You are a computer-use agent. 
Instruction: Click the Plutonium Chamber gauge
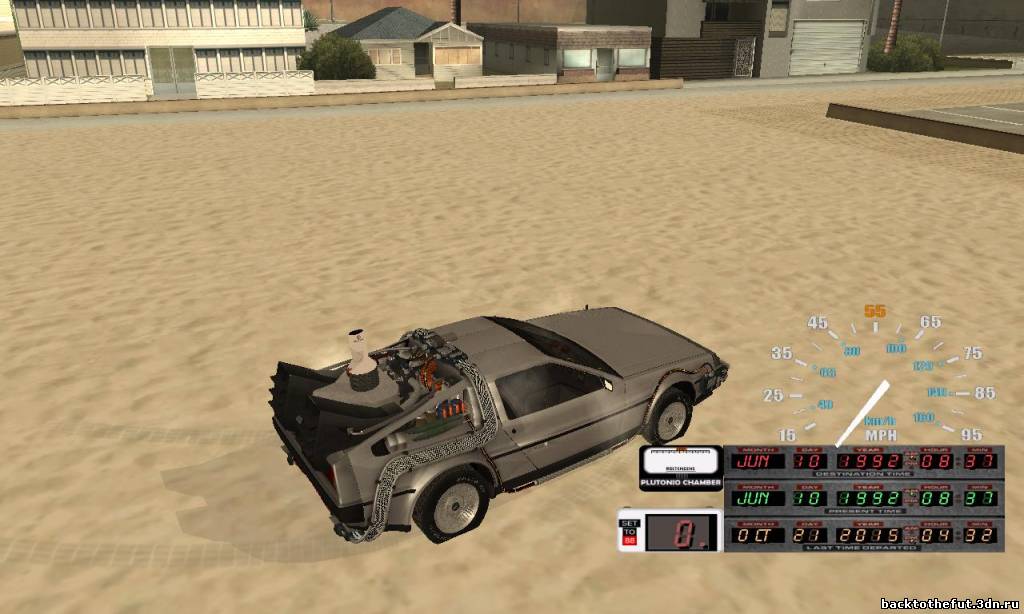[680, 467]
